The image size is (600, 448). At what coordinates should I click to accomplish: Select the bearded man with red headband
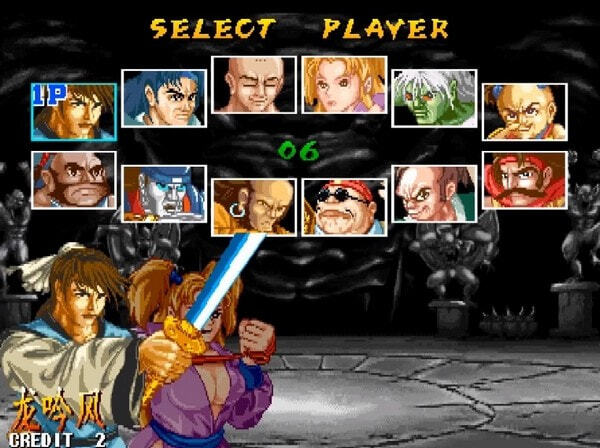[x=73, y=179]
